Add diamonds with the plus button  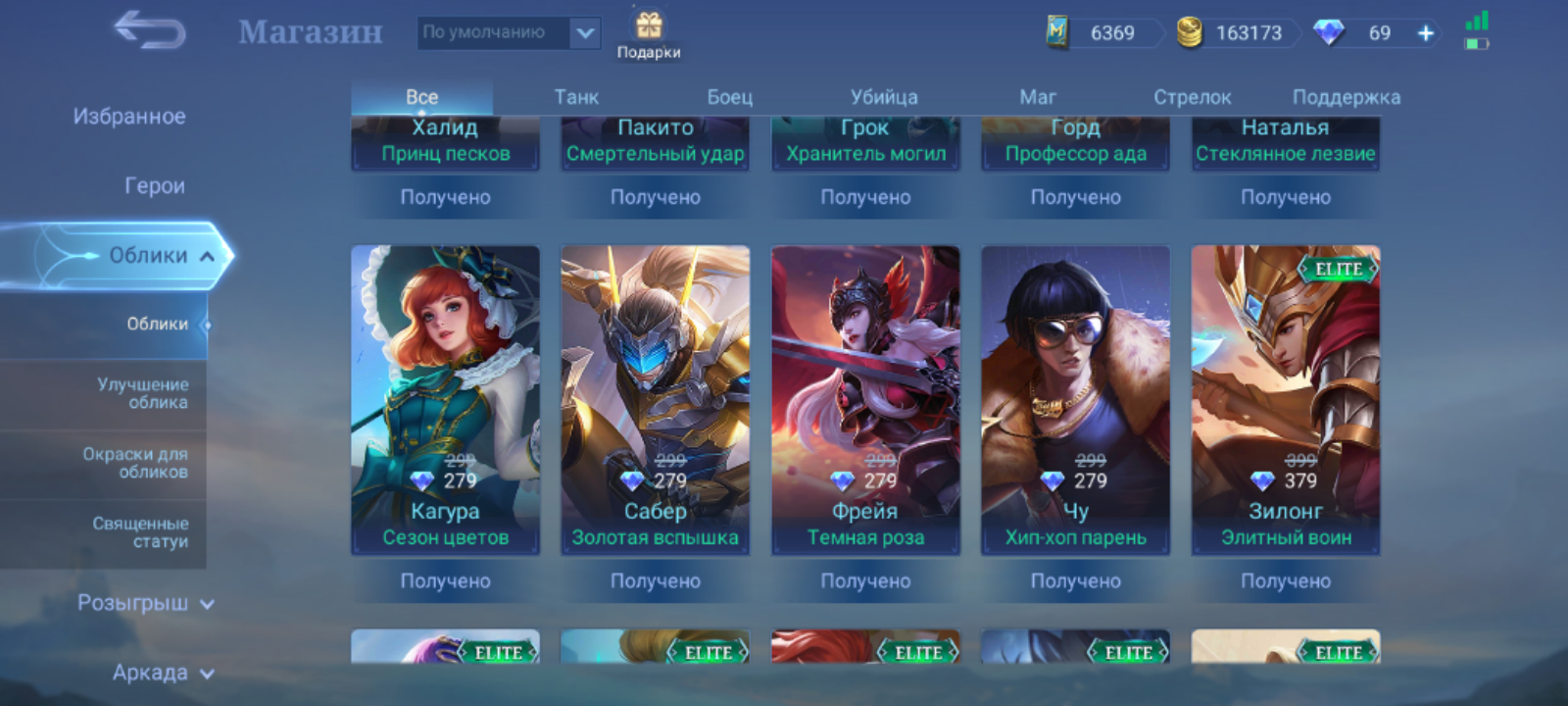pos(1425,33)
